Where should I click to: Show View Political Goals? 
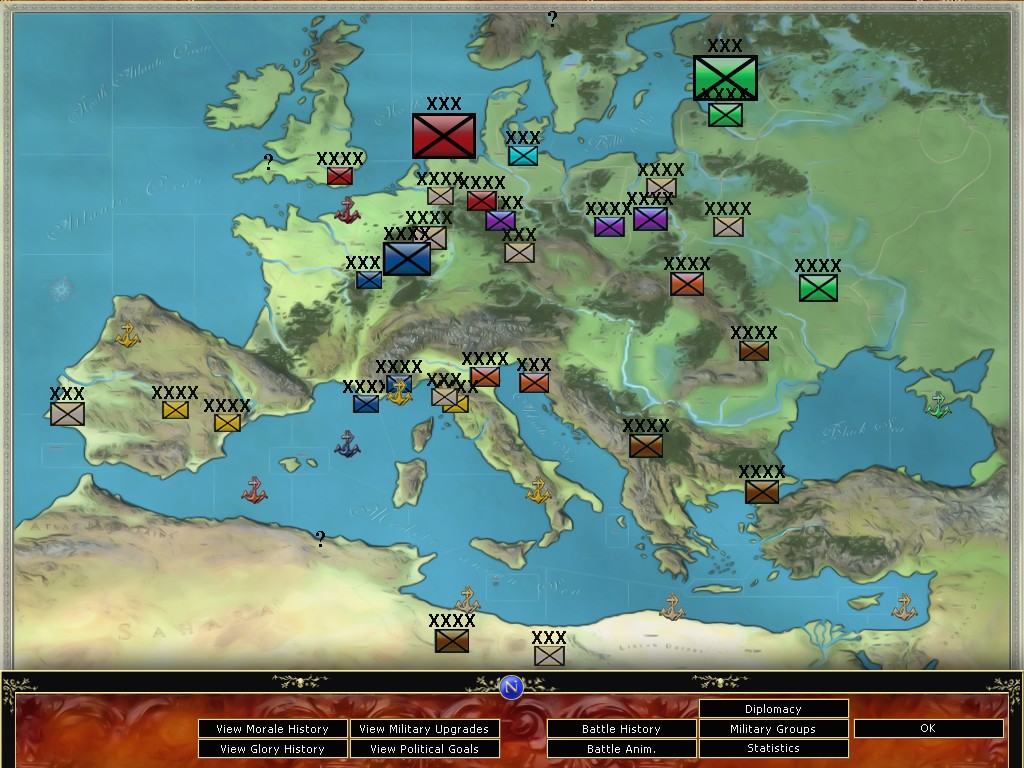pyautogui.click(x=424, y=749)
